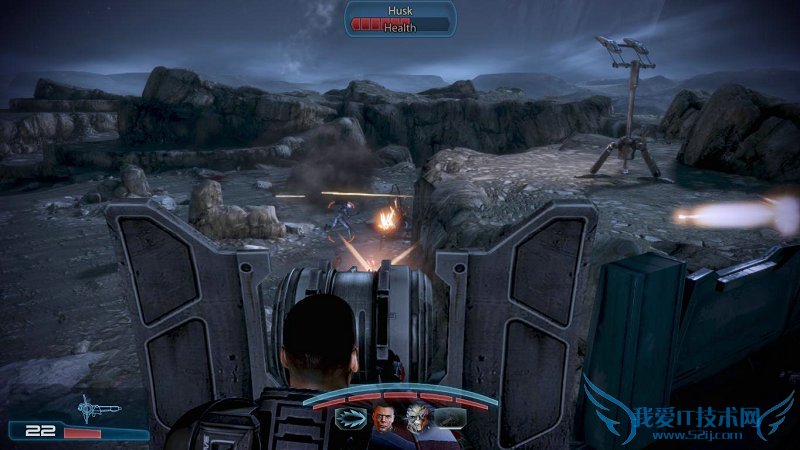800x450 pixels.
Task: Activate the arrow-shaped power icon
Action: pyautogui.click(x=352, y=418)
